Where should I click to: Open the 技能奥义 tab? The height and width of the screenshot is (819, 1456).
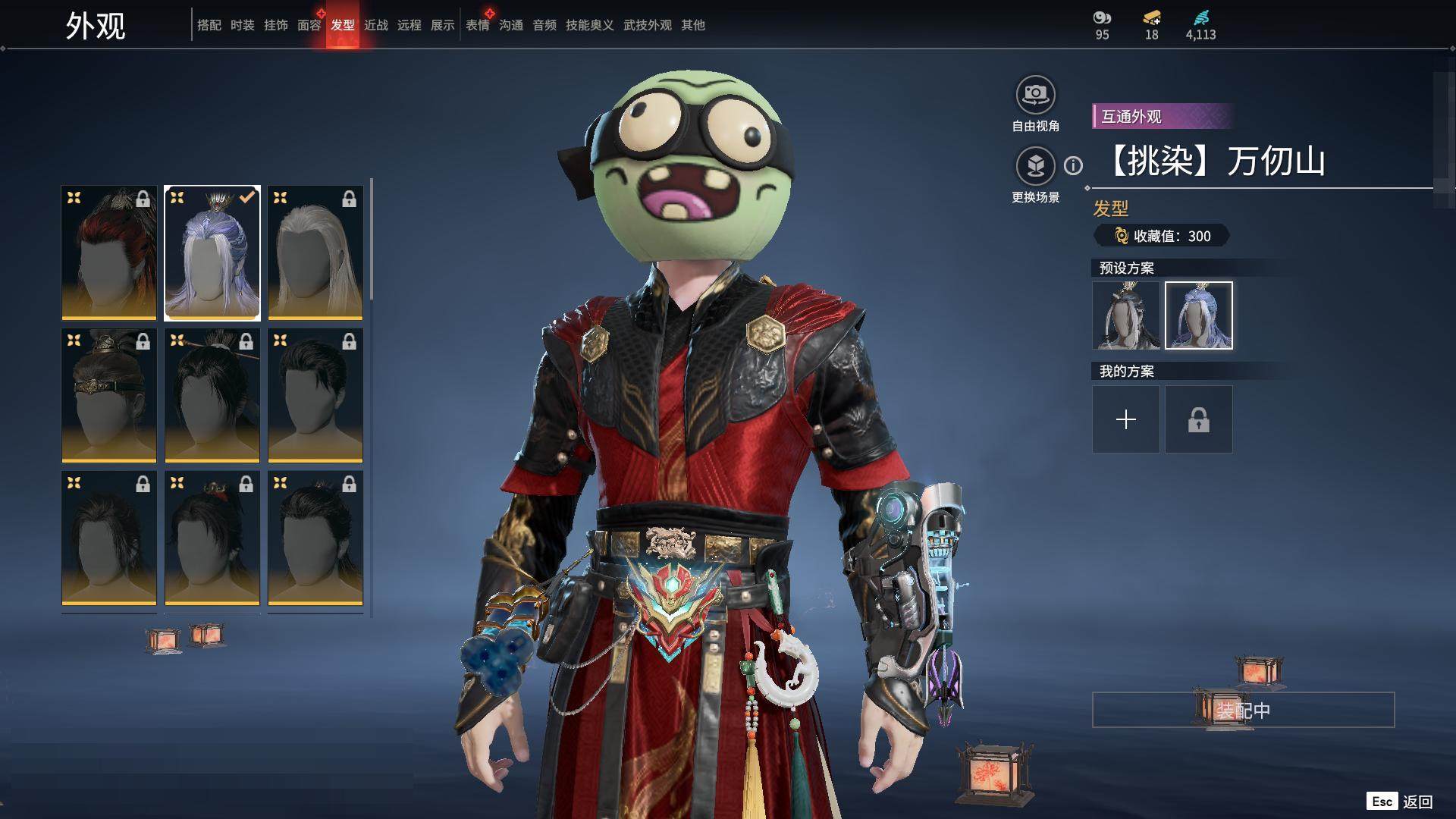coord(589,25)
